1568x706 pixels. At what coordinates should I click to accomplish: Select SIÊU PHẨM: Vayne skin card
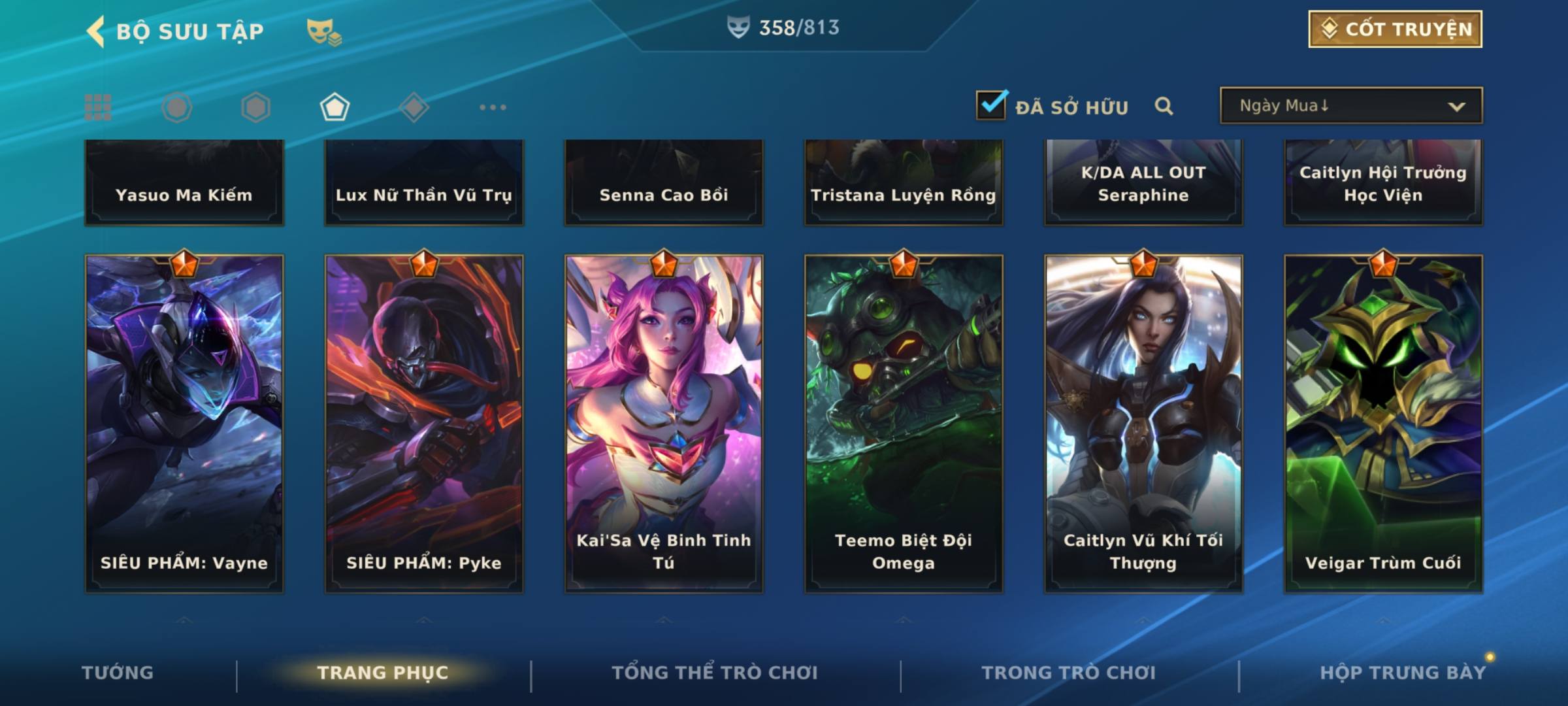184,424
